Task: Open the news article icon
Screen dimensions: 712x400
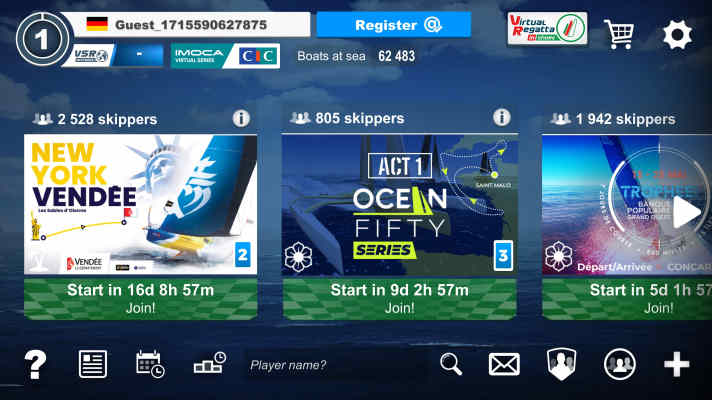Action: (93, 365)
